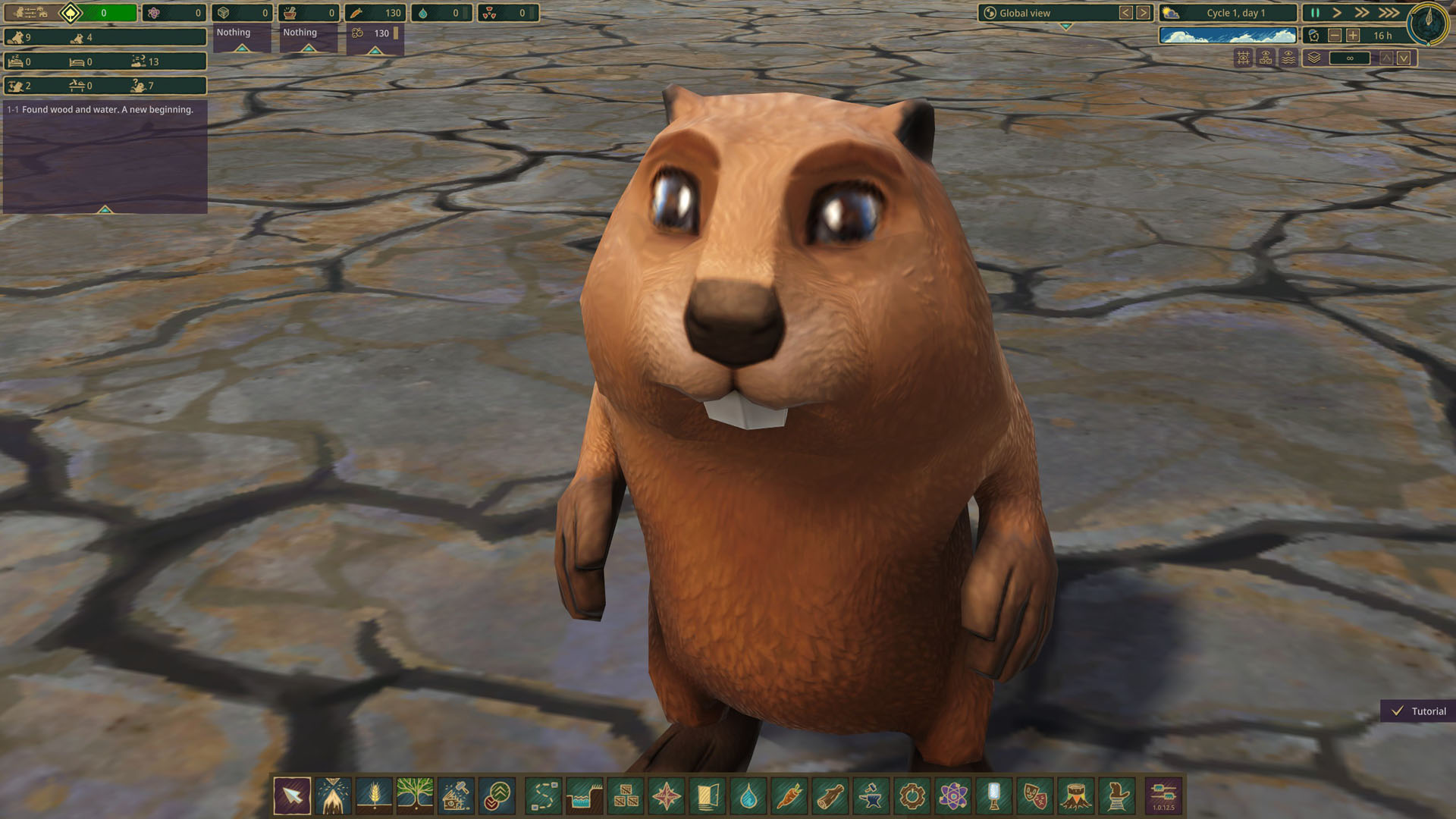Open the carrot food building category
The height and width of the screenshot is (819, 1456).
(789, 796)
